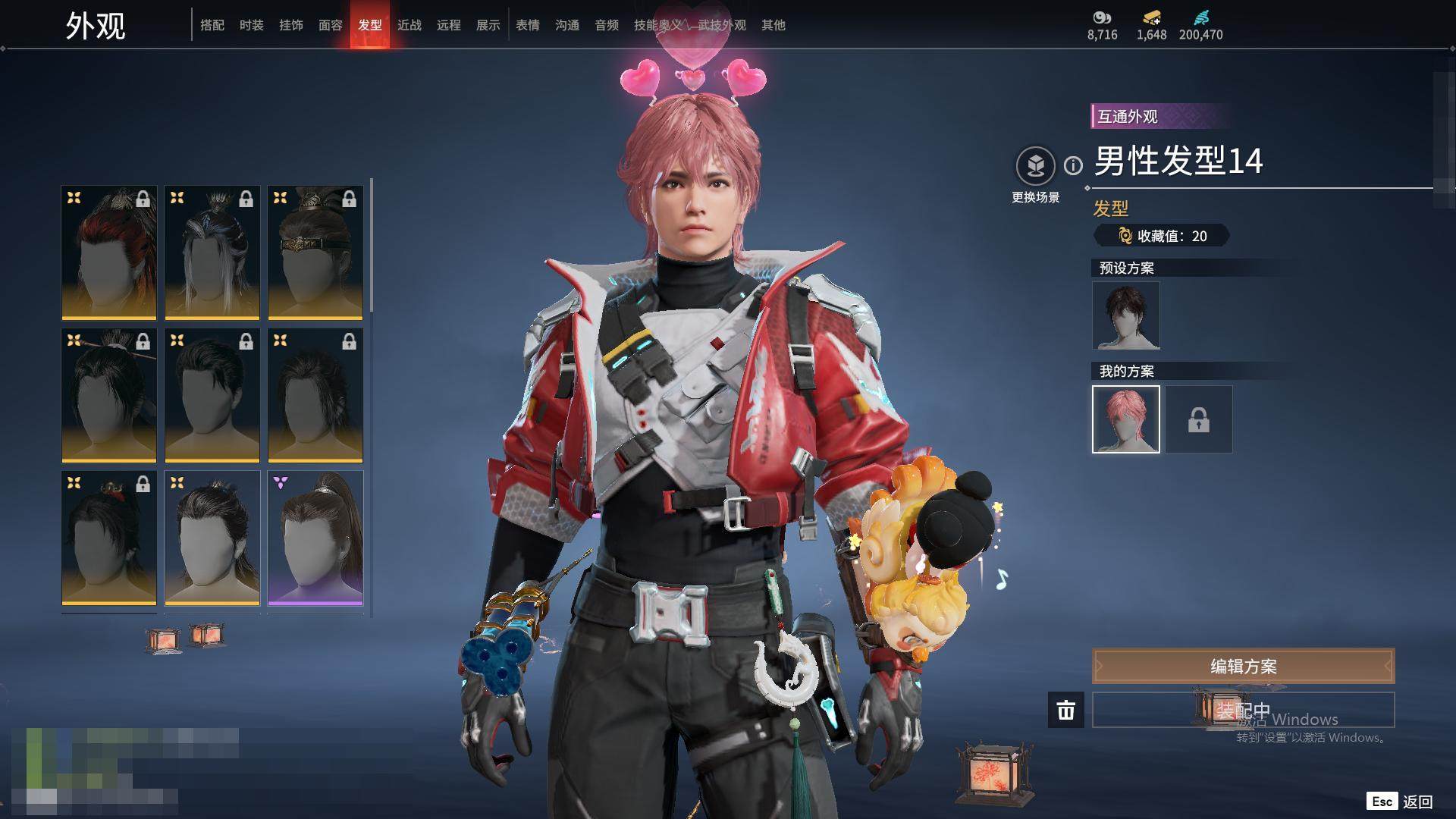This screenshot has height=819, width=1456.
Task: Open the info icon beside the hairstyle name
Action: [x=1073, y=165]
